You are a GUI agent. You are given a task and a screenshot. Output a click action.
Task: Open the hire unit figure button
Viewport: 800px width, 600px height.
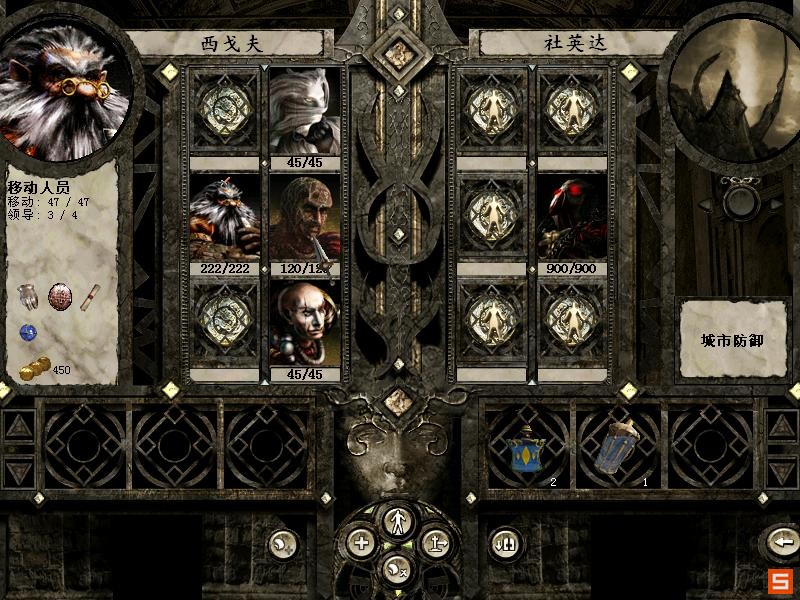[399, 519]
